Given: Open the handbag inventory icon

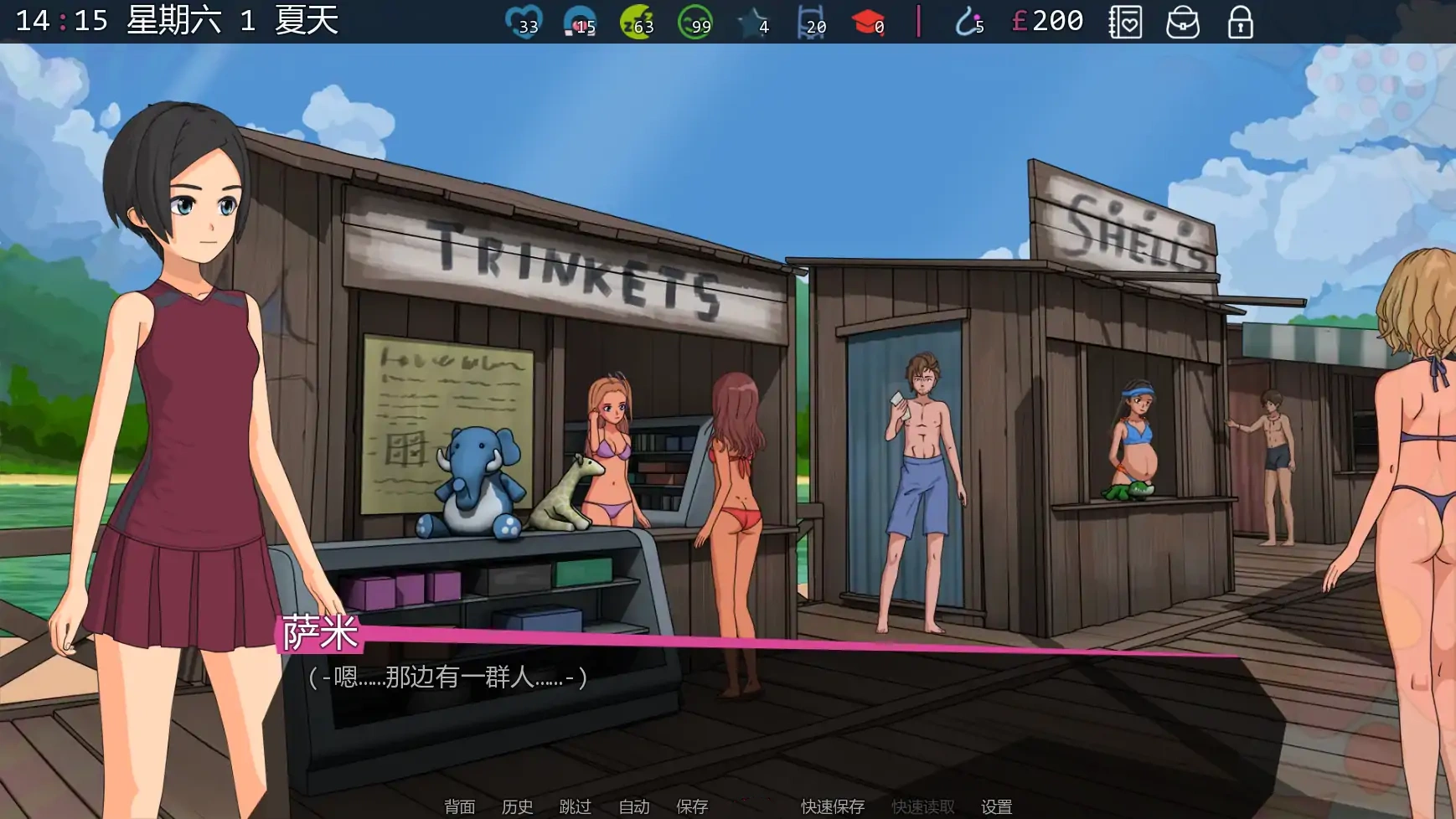Looking at the screenshot, I should [x=1181, y=23].
